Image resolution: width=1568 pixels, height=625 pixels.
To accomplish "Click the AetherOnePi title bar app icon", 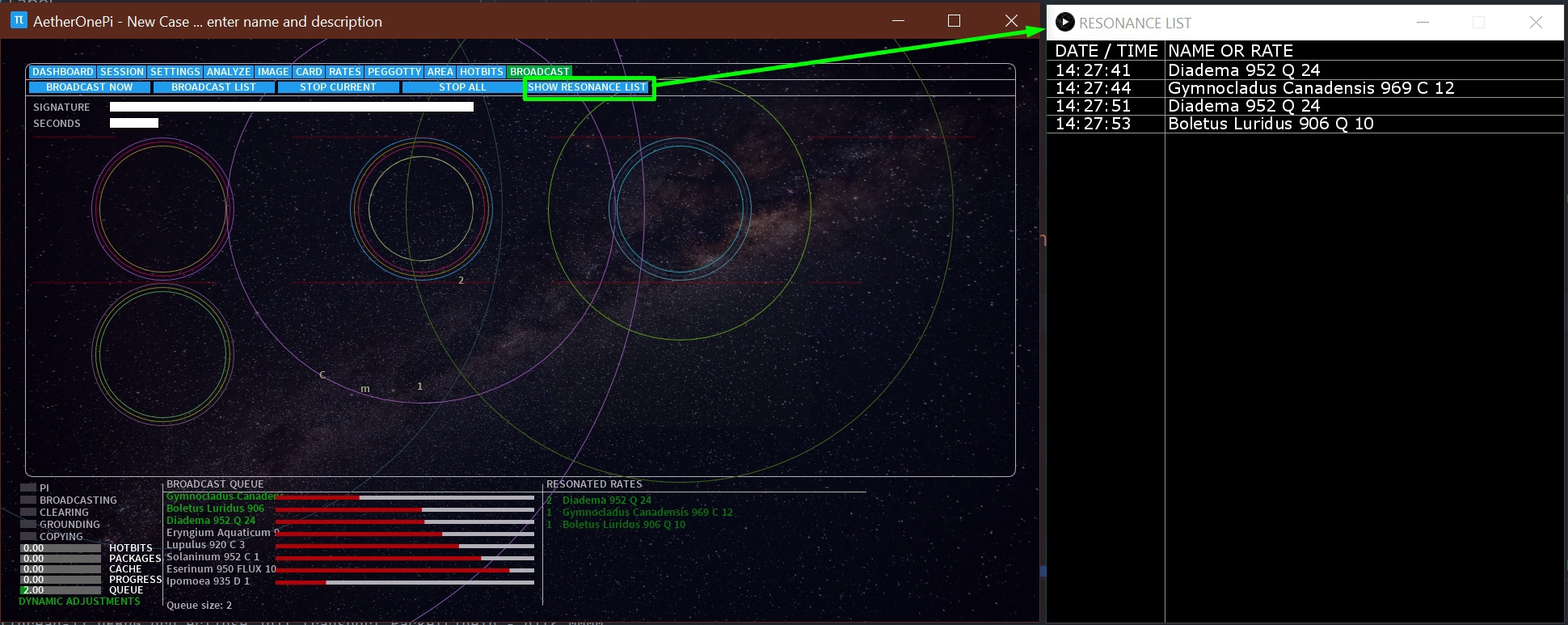I will tap(18, 21).
